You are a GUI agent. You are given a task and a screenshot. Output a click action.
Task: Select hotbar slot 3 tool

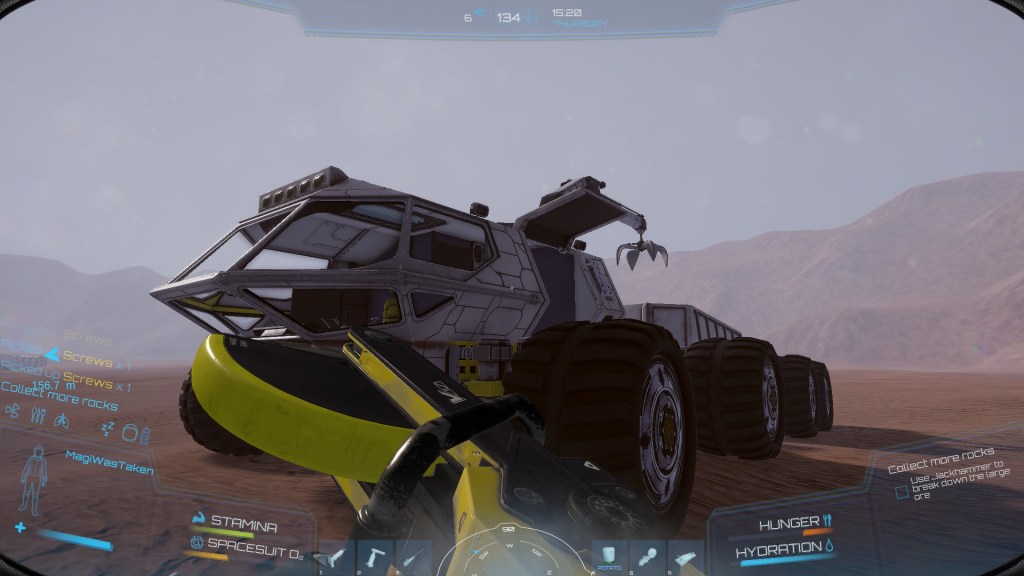coord(413,557)
